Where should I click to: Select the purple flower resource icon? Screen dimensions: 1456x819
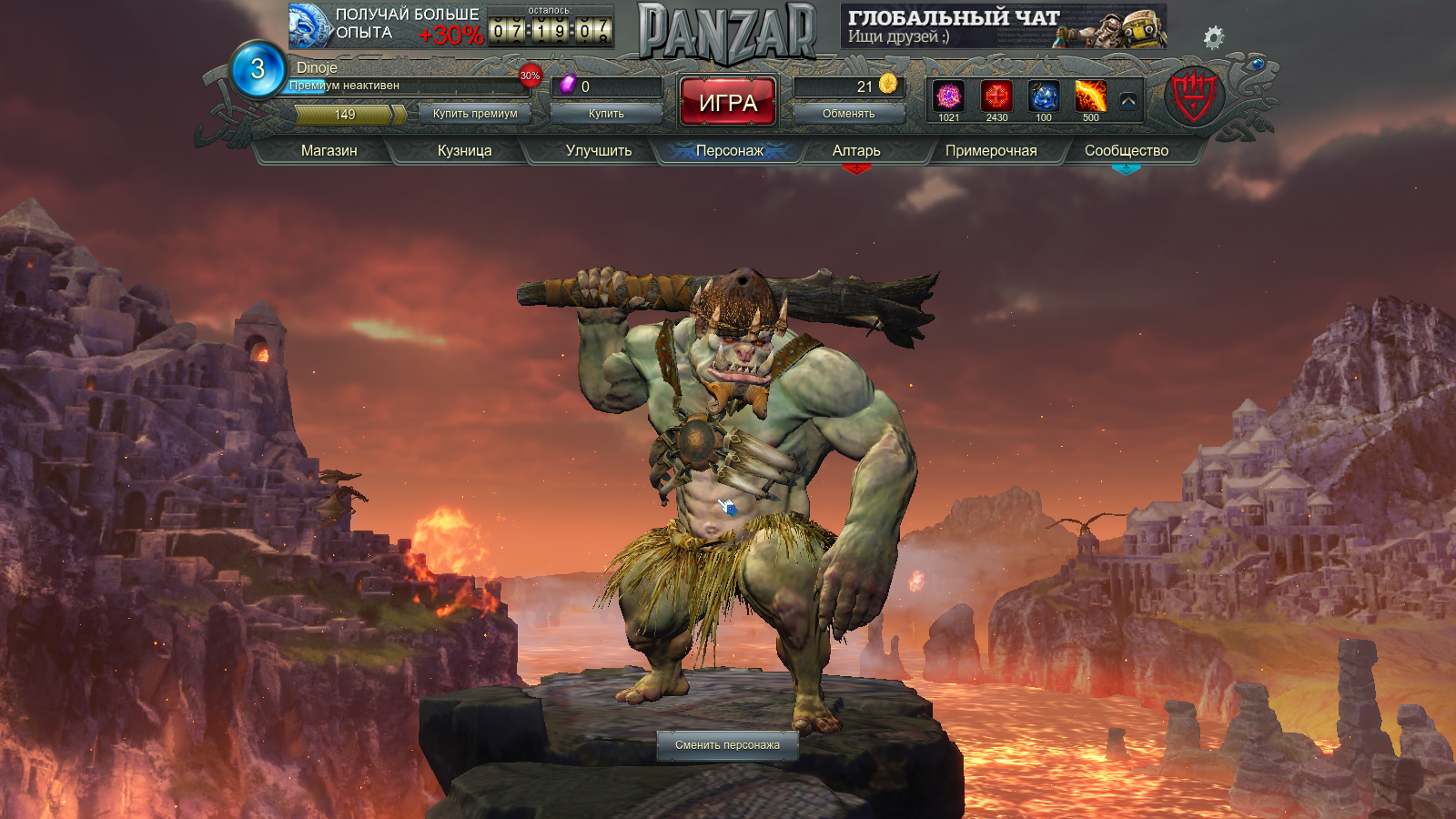[x=949, y=96]
